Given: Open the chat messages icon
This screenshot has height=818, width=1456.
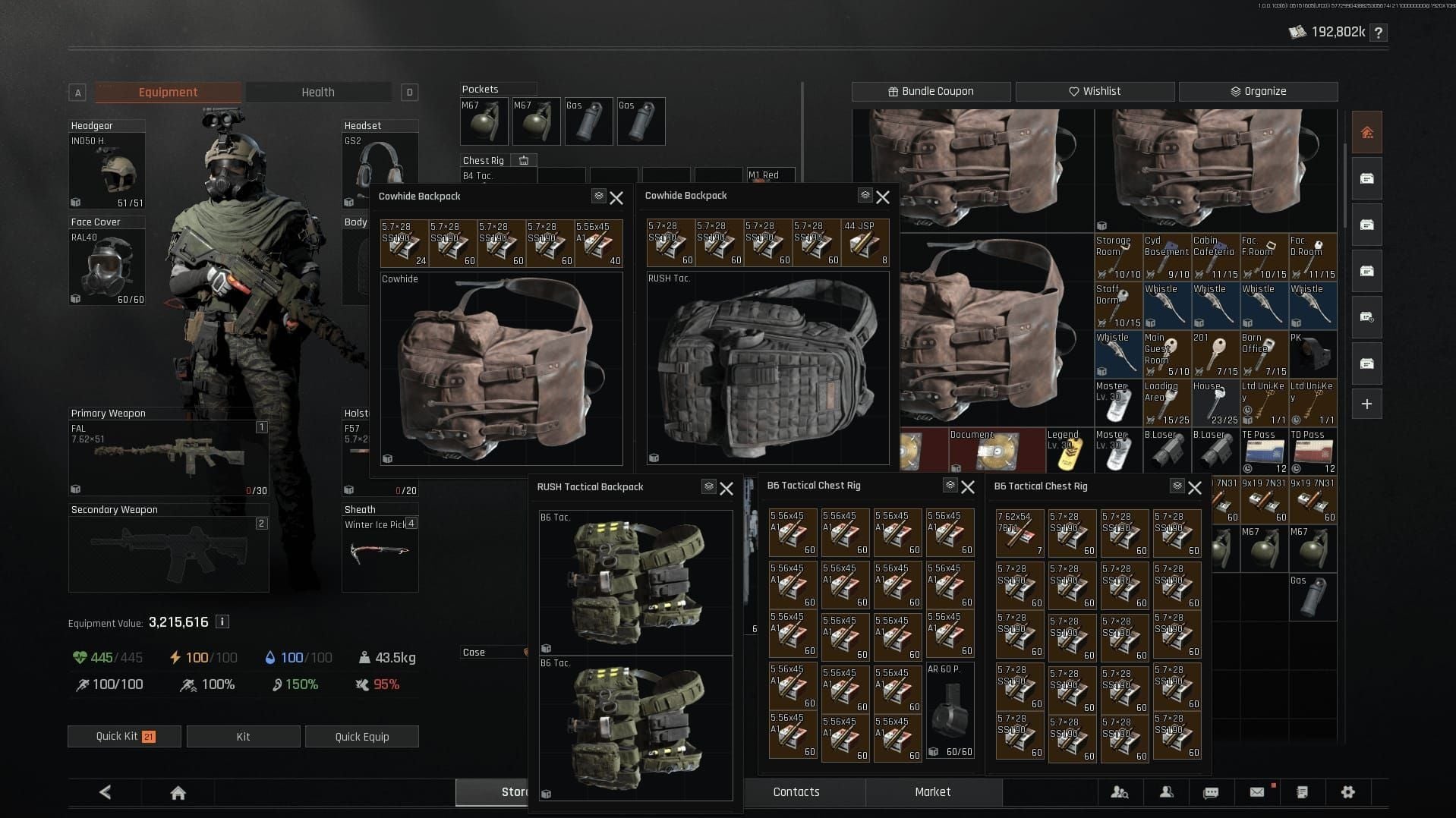Looking at the screenshot, I should [1211, 792].
